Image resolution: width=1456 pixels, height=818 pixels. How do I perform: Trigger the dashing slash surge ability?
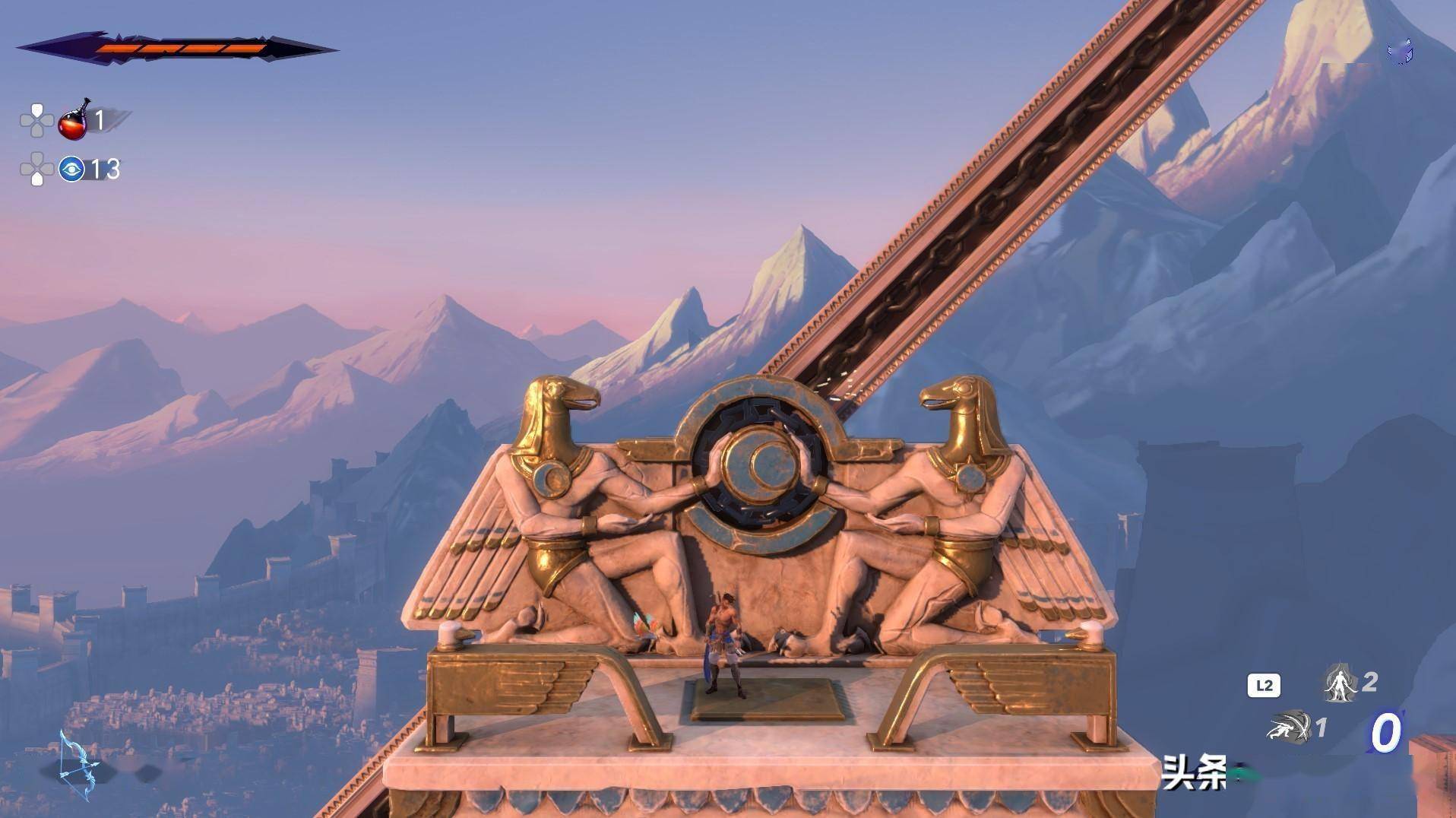[x=1290, y=728]
